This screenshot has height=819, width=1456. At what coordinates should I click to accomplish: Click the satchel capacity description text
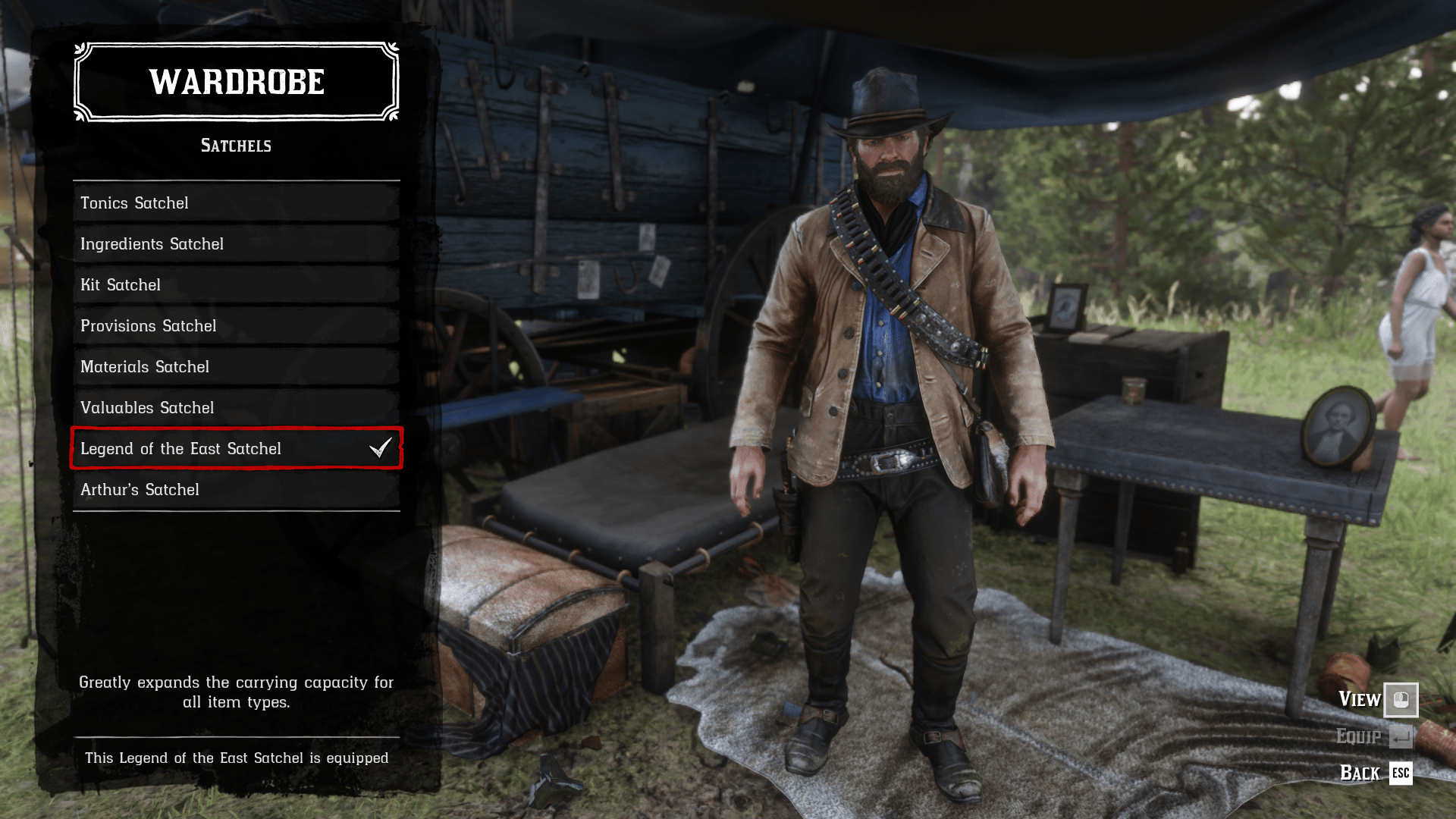tap(235, 692)
